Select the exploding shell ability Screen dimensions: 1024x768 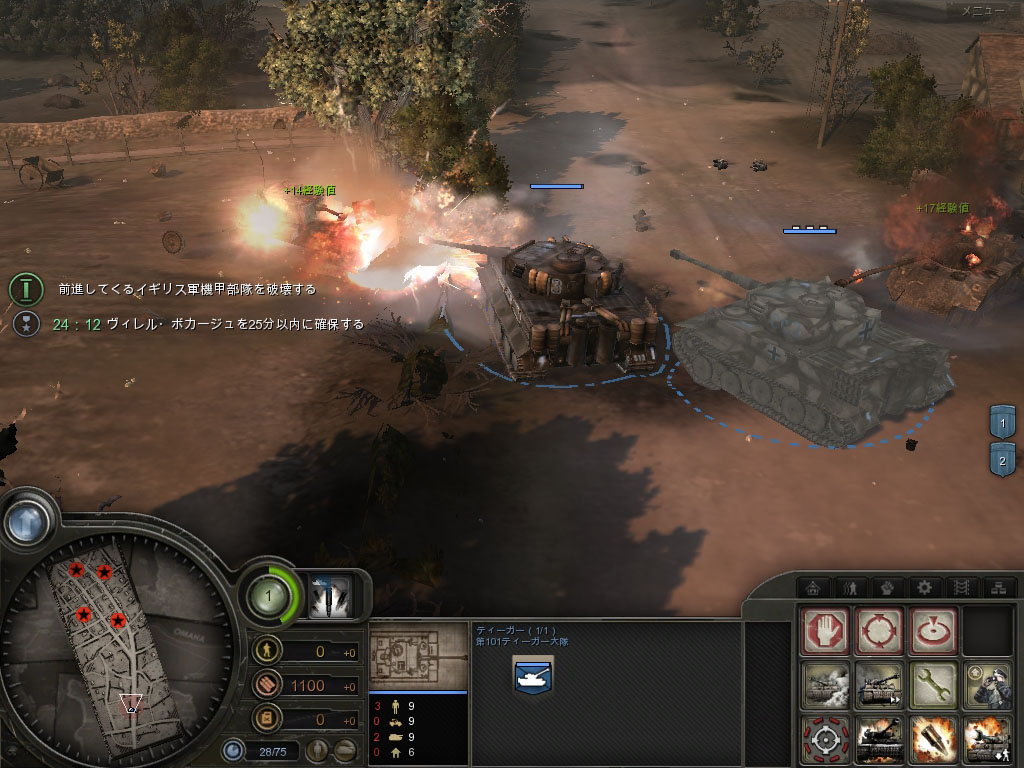point(934,740)
